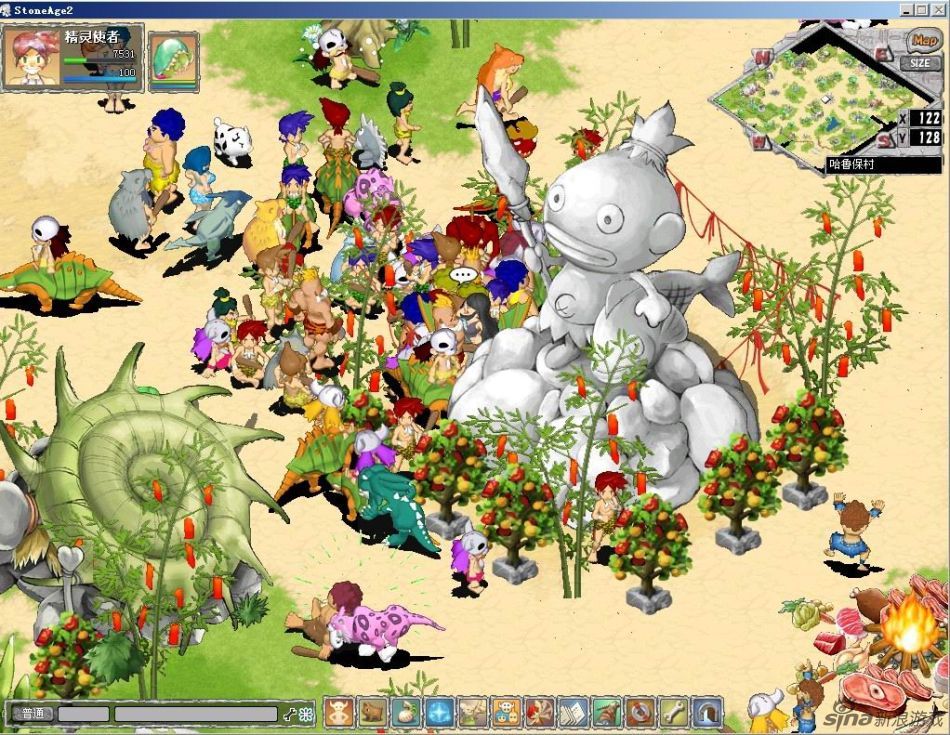Select the green pet portrait
The width and height of the screenshot is (950, 735).
[x=173, y=61]
